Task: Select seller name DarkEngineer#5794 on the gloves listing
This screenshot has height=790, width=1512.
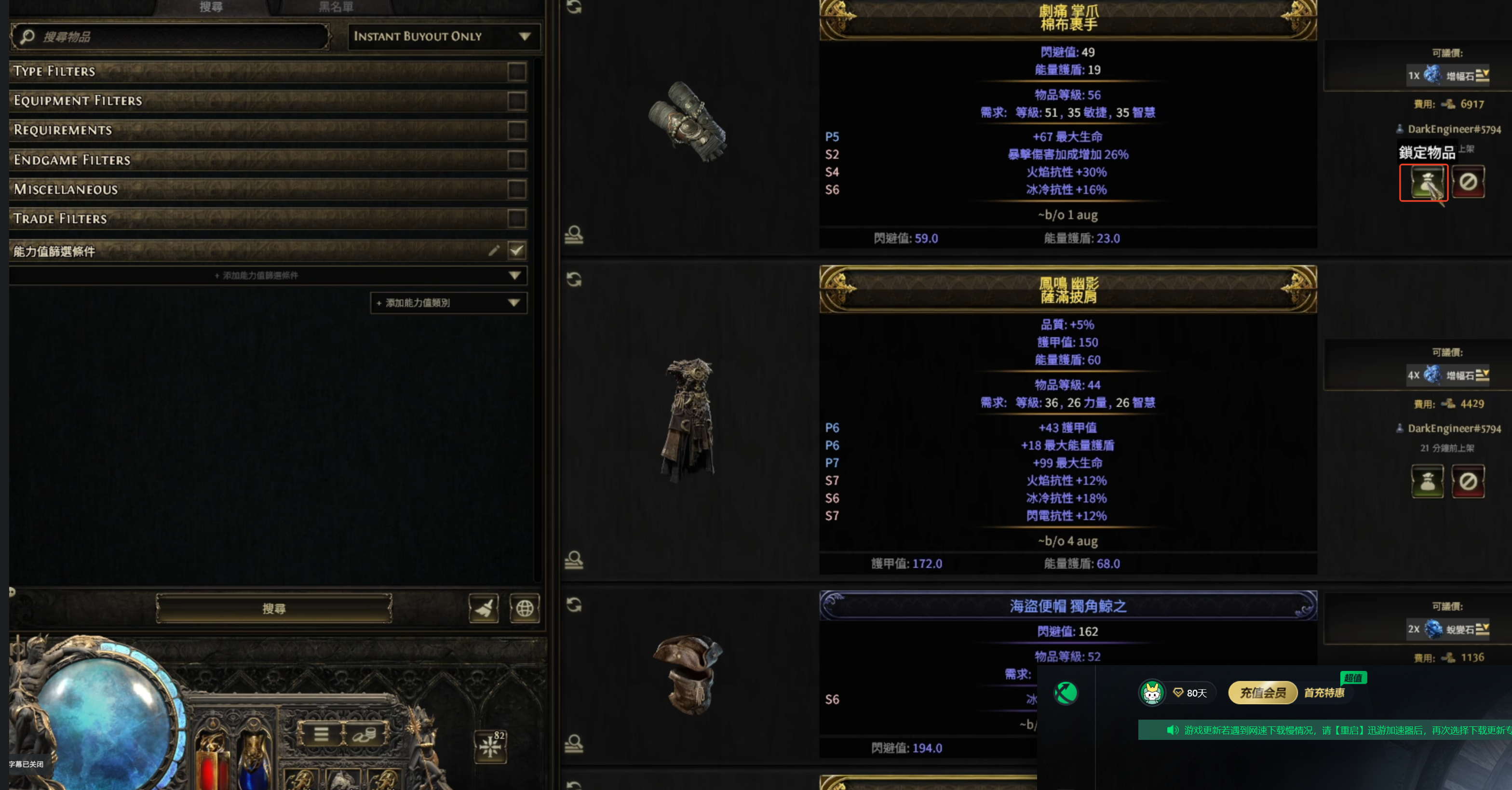Action: click(1454, 129)
